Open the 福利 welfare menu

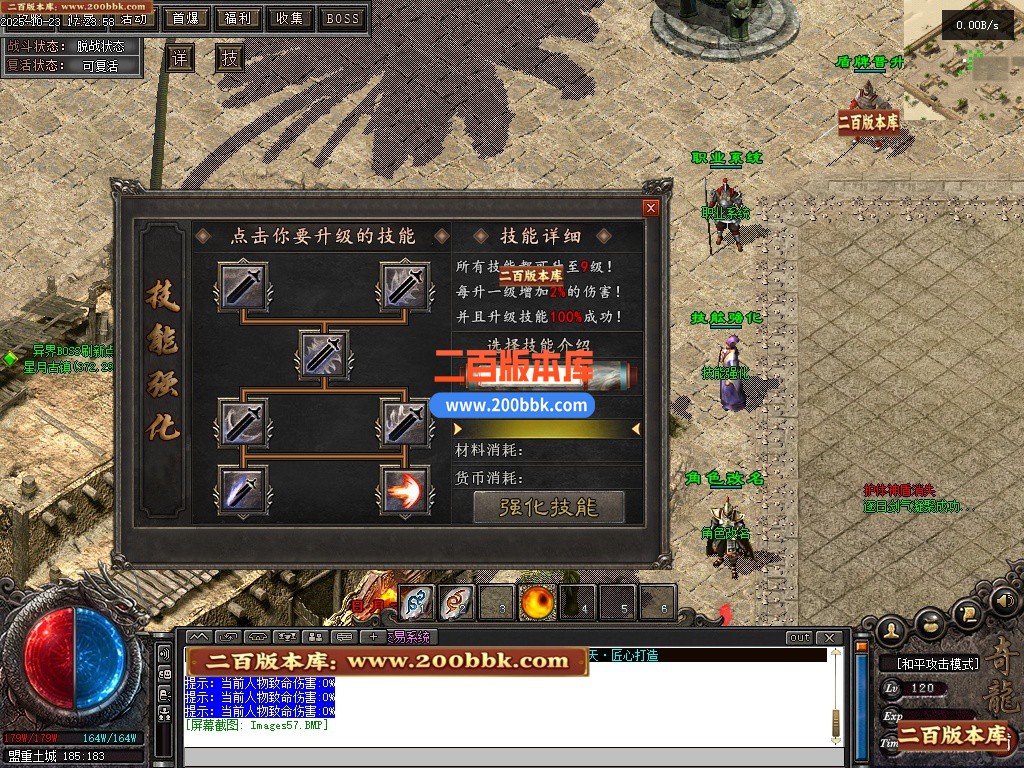click(x=238, y=18)
